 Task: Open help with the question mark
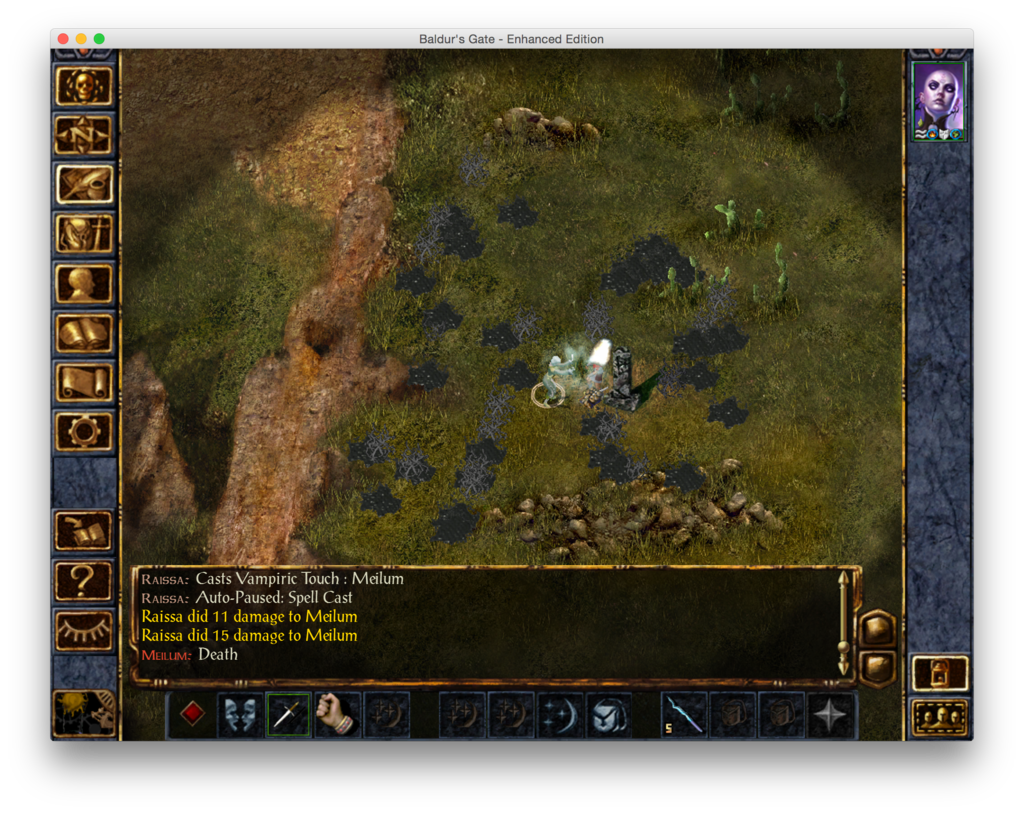(x=84, y=580)
